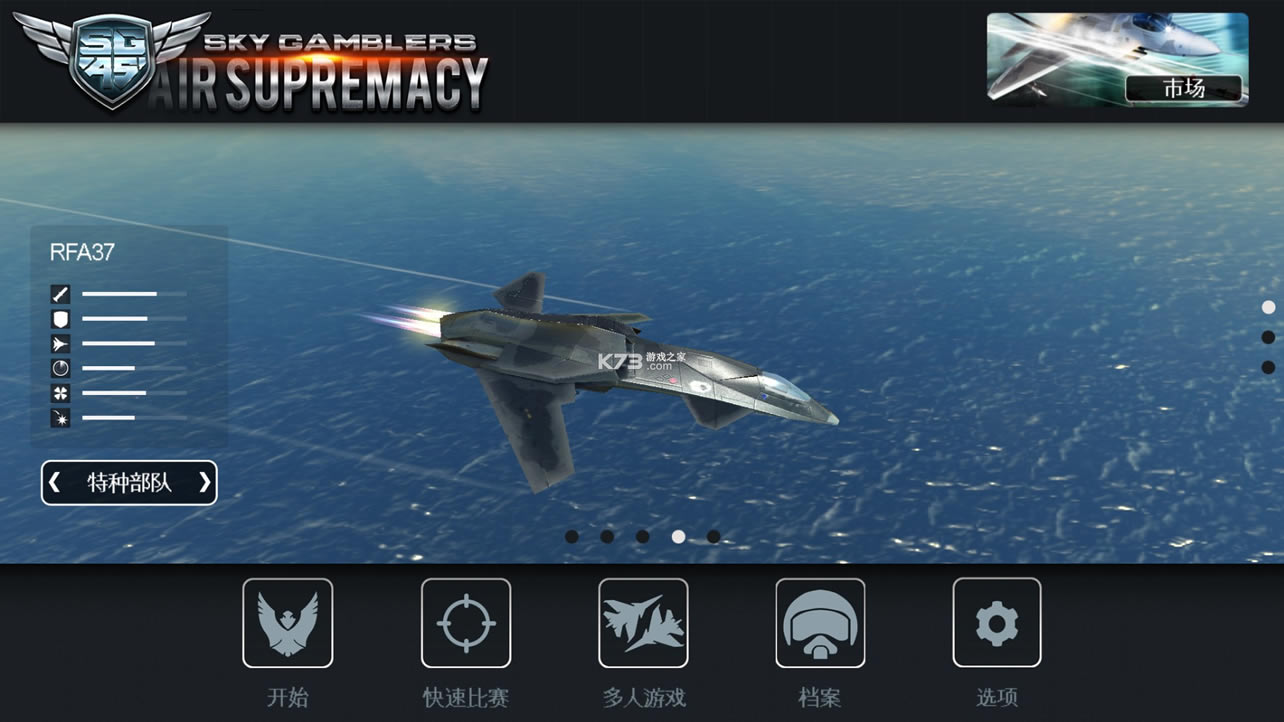The width and height of the screenshot is (1284, 722).
Task: Open Multiplayer with the dogfight jets icon
Action: coord(643,622)
